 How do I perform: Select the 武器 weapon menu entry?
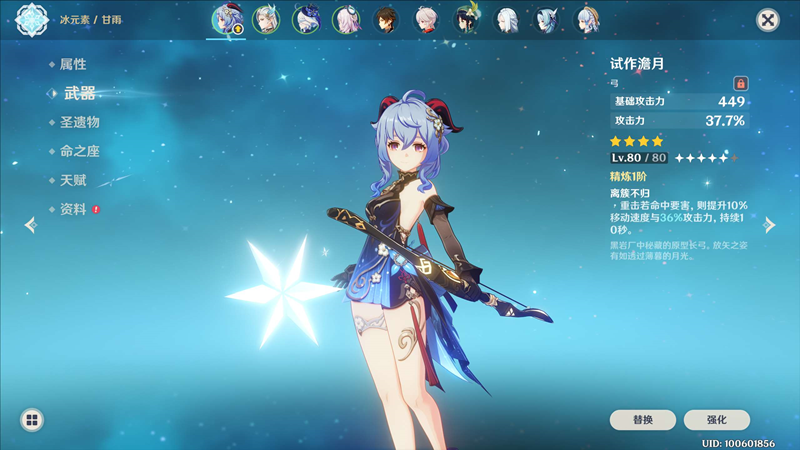click(79, 93)
